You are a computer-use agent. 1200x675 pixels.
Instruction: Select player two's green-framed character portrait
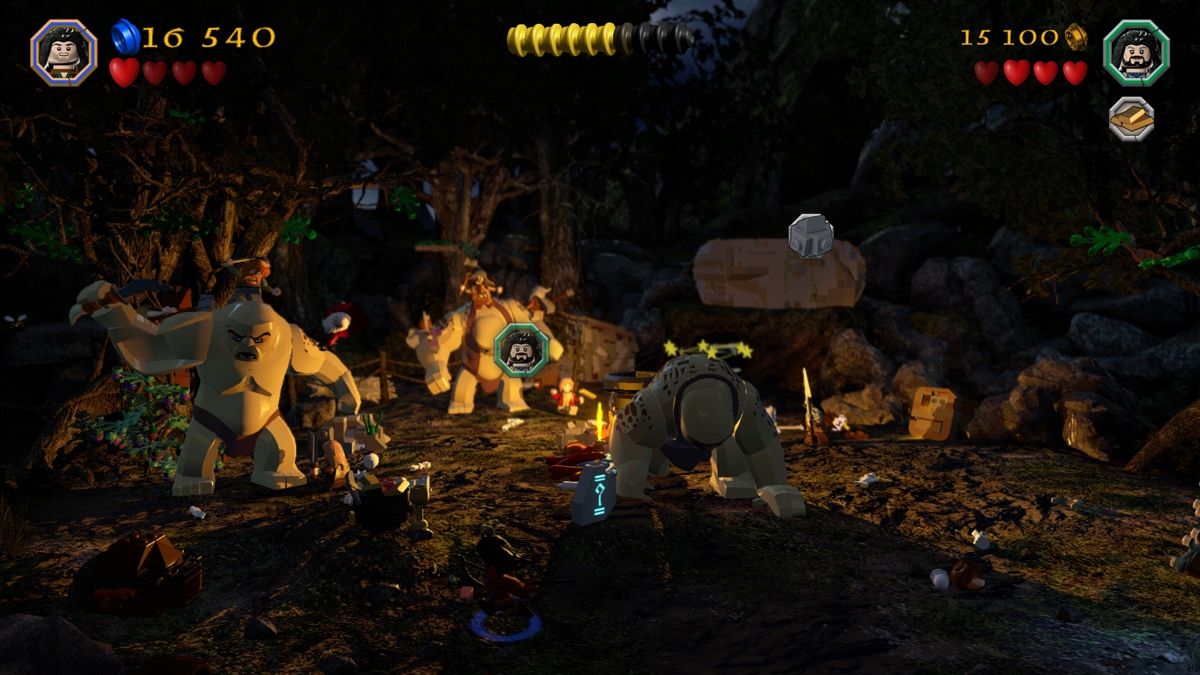point(1136,51)
